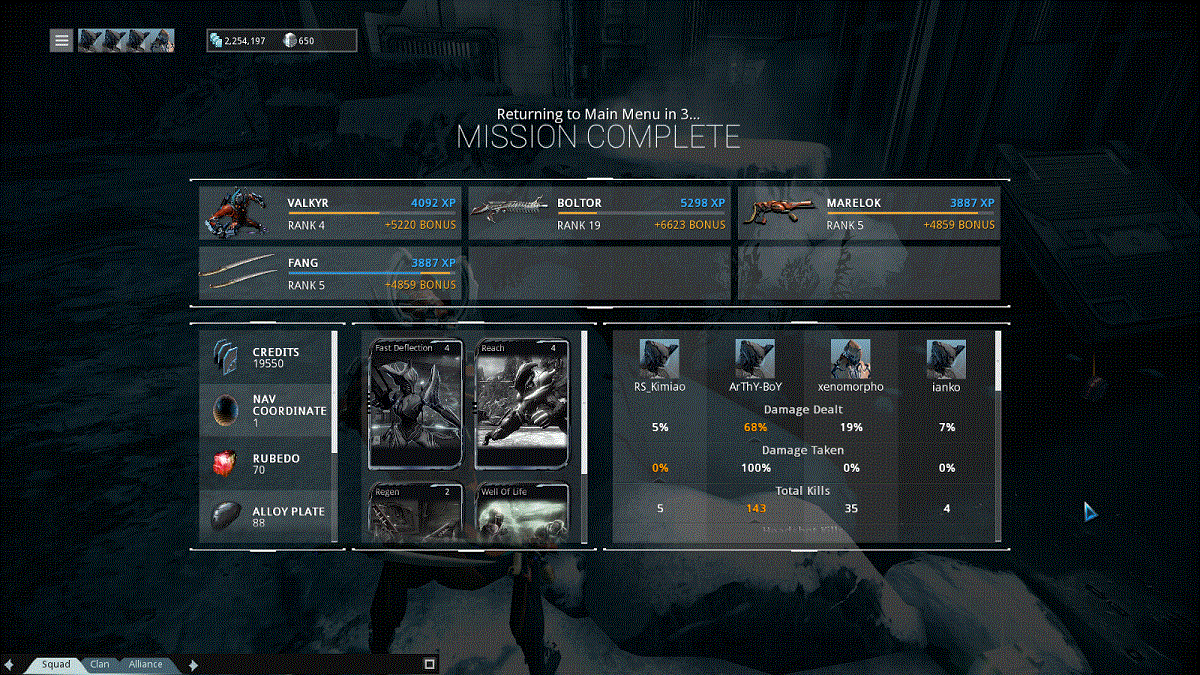Click xenomorpho's player avatar

tap(850, 359)
